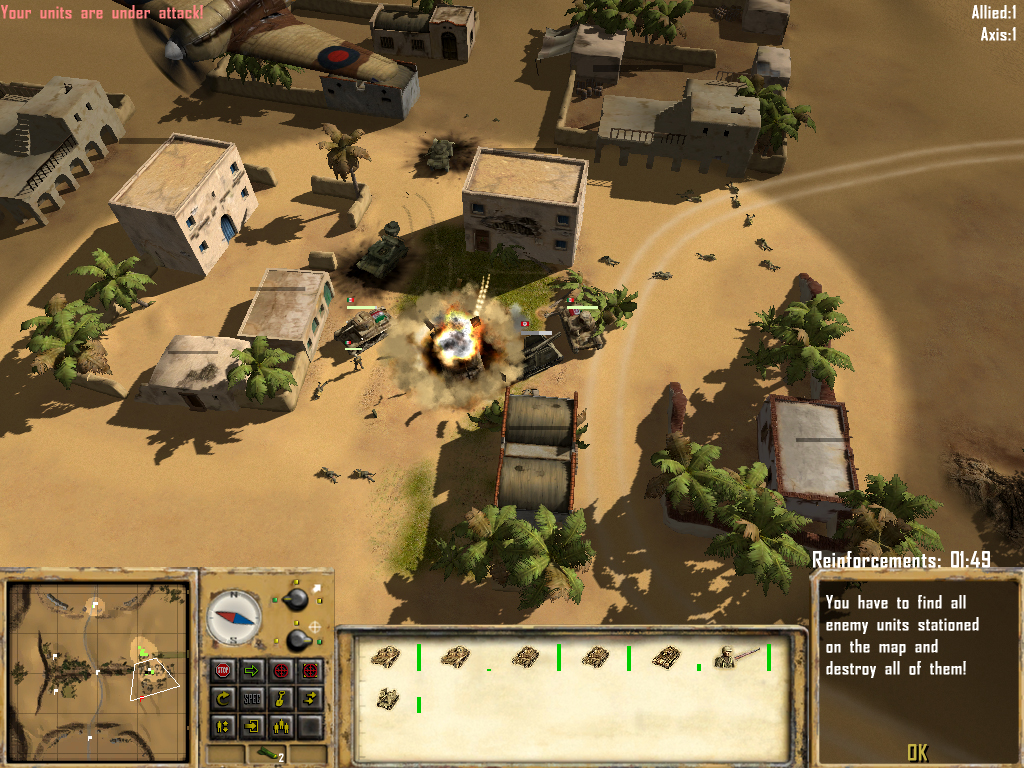Choose the three soldiers formation button
The height and width of the screenshot is (768, 1024).
[x=281, y=726]
